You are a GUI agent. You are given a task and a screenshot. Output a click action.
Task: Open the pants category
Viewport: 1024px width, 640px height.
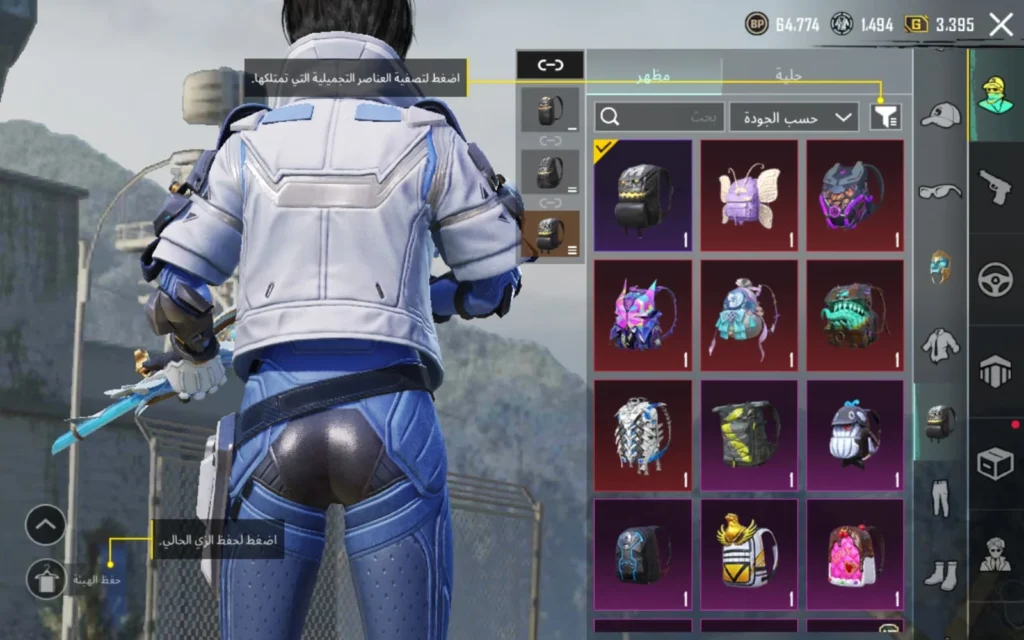click(940, 497)
